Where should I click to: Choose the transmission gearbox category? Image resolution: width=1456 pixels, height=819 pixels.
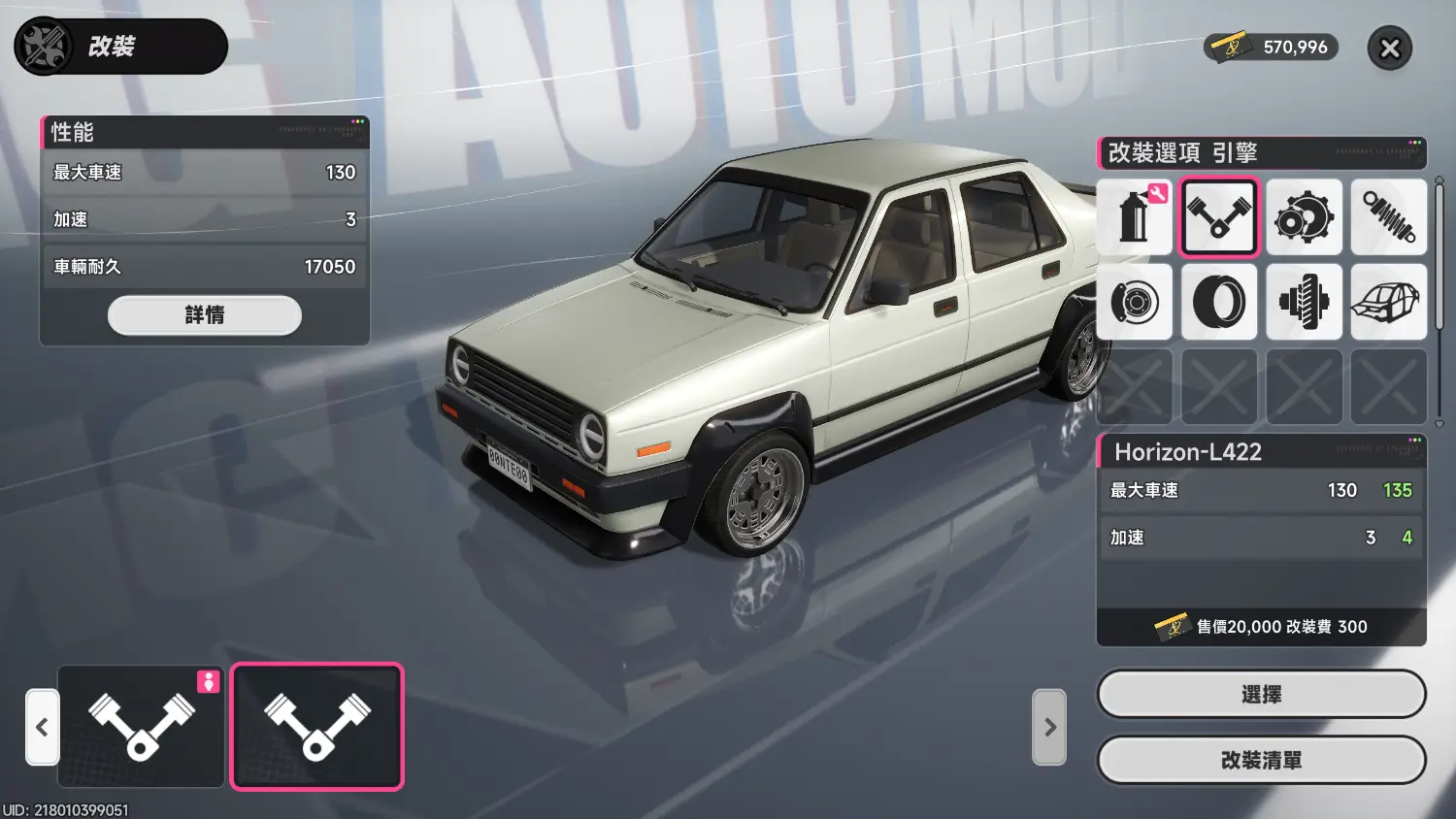pyautogui.click(x=1304, y=302)
